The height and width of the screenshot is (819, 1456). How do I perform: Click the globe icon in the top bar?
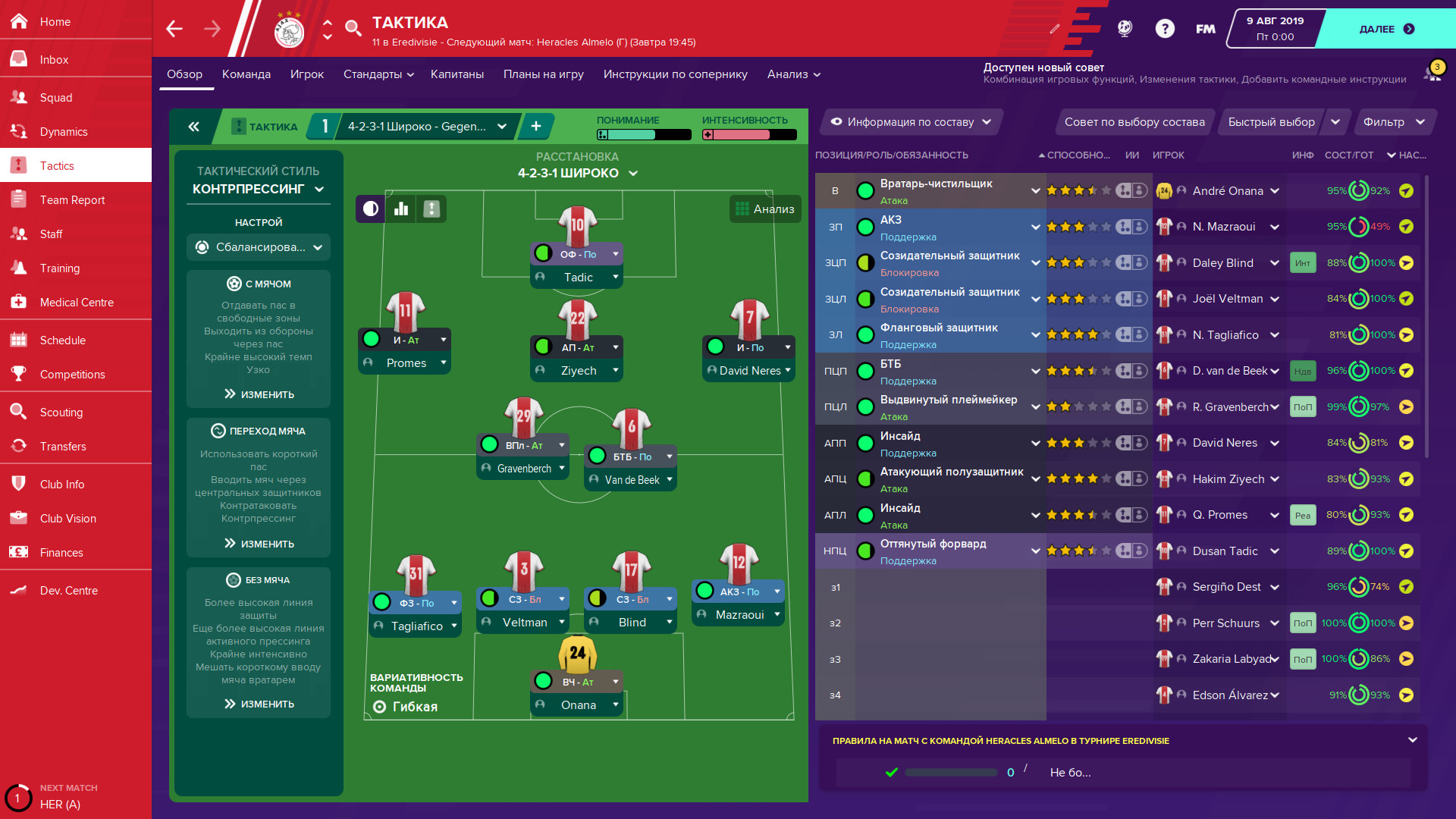[1125, 28]
